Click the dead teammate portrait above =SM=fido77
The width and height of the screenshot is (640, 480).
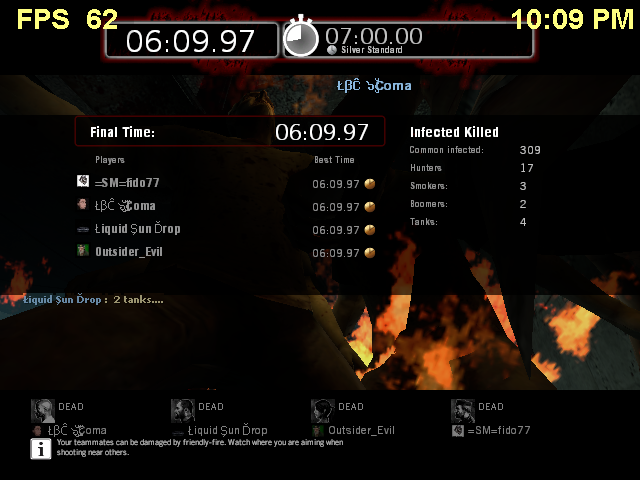[462, 410]
